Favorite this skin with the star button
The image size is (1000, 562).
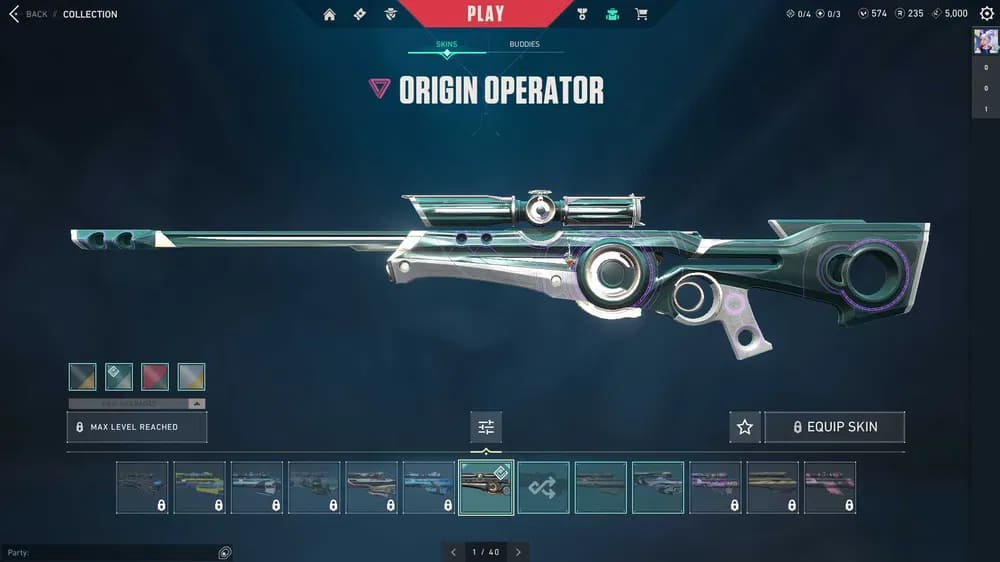745,427
